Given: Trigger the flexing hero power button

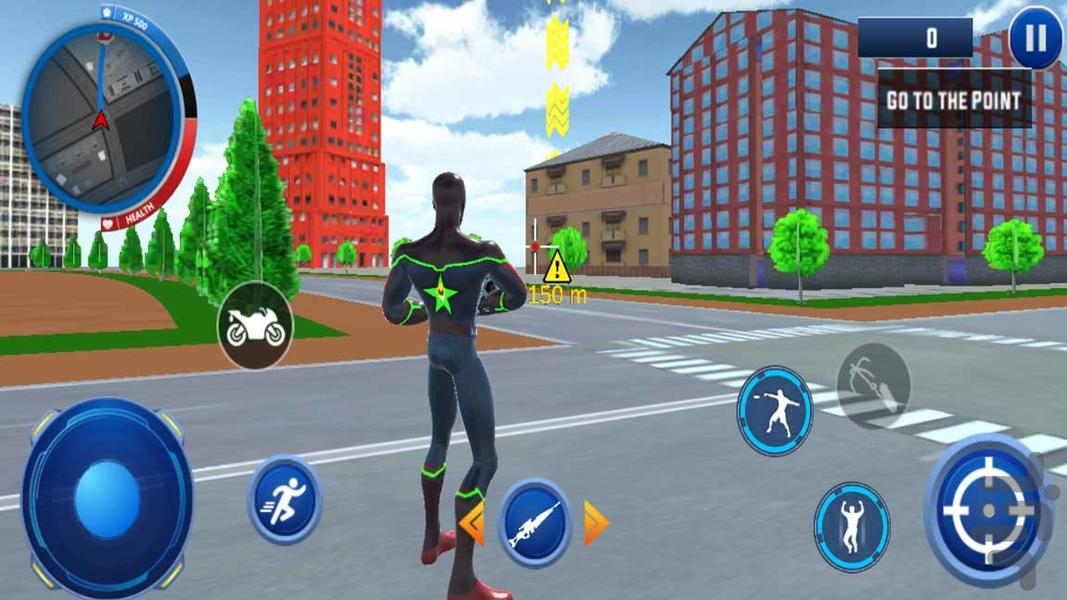Looking at the screenshot, I should (x=852, y=526).
